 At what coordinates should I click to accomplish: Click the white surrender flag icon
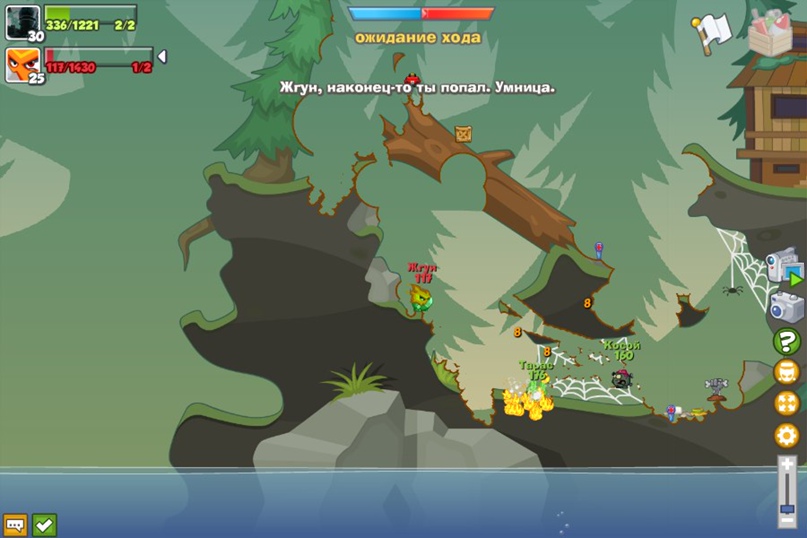click(x=711, y=31)
